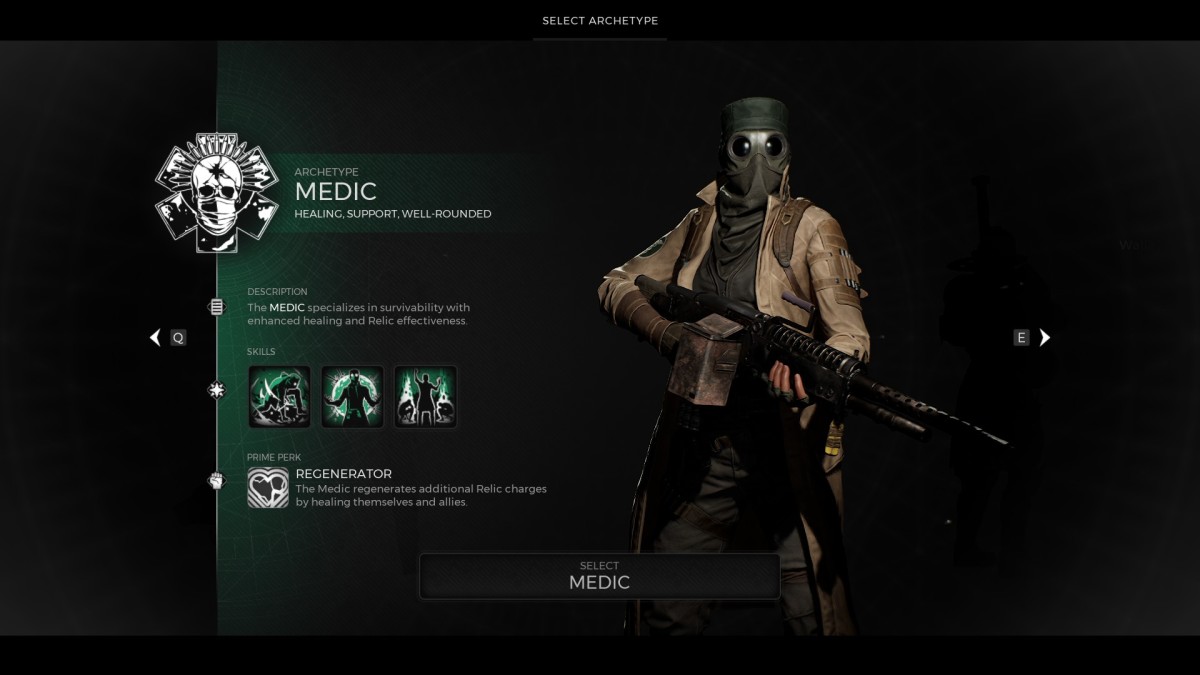Image resolution: width=1200 pixels, height=675 pixels.
Task: View the middle Medic skill icon
Action: click(352, 397)
